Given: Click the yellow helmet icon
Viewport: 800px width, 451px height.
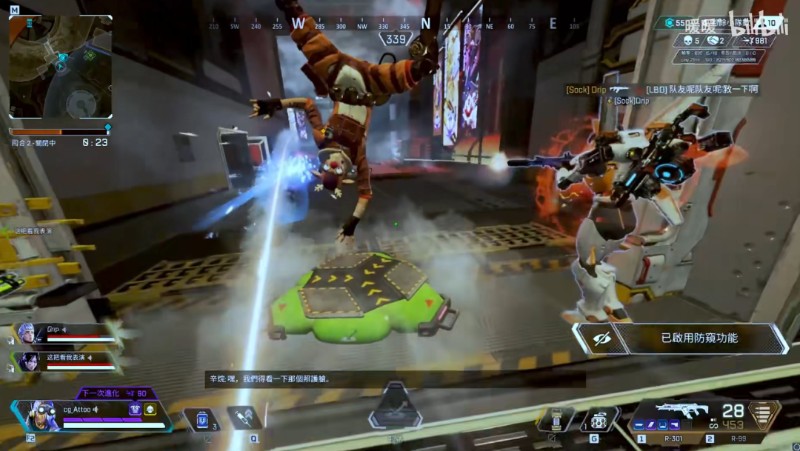Looking at the screenshot, I should coord(150,409).
